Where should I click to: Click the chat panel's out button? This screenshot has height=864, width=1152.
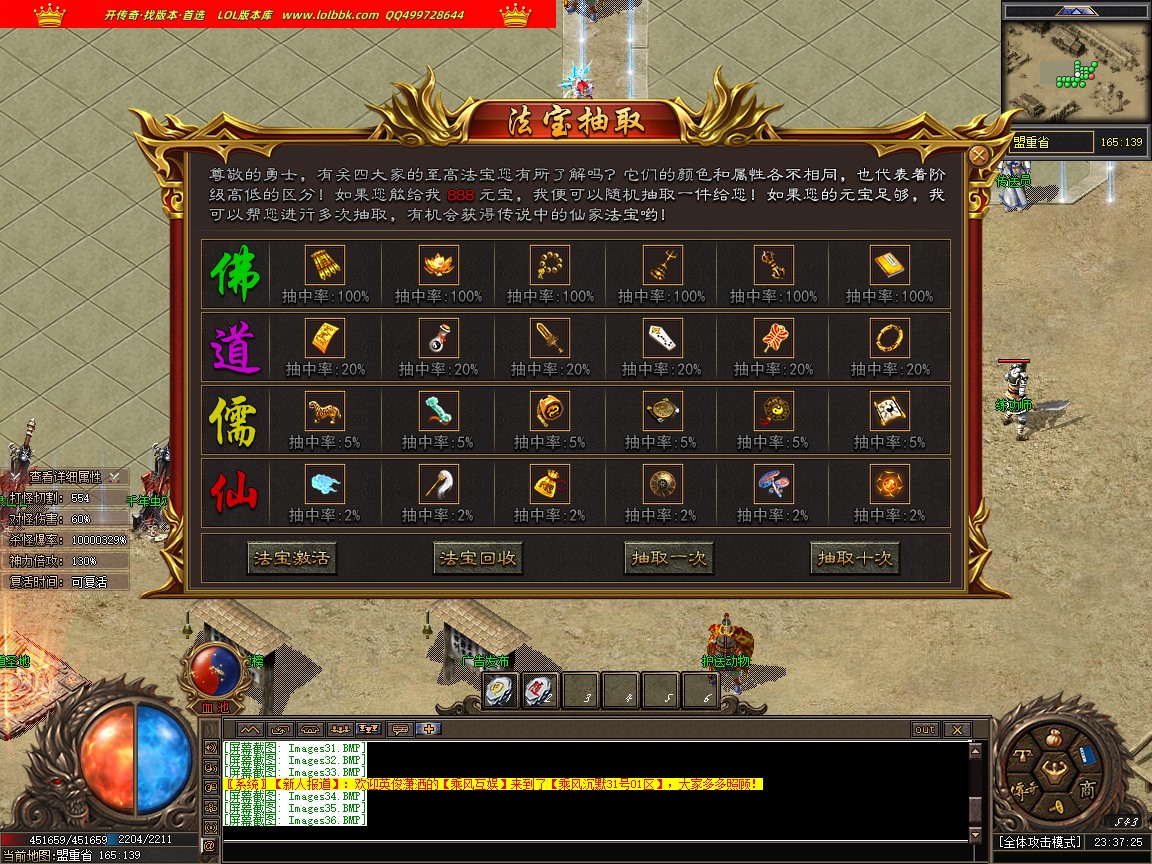tap(924, 730)
